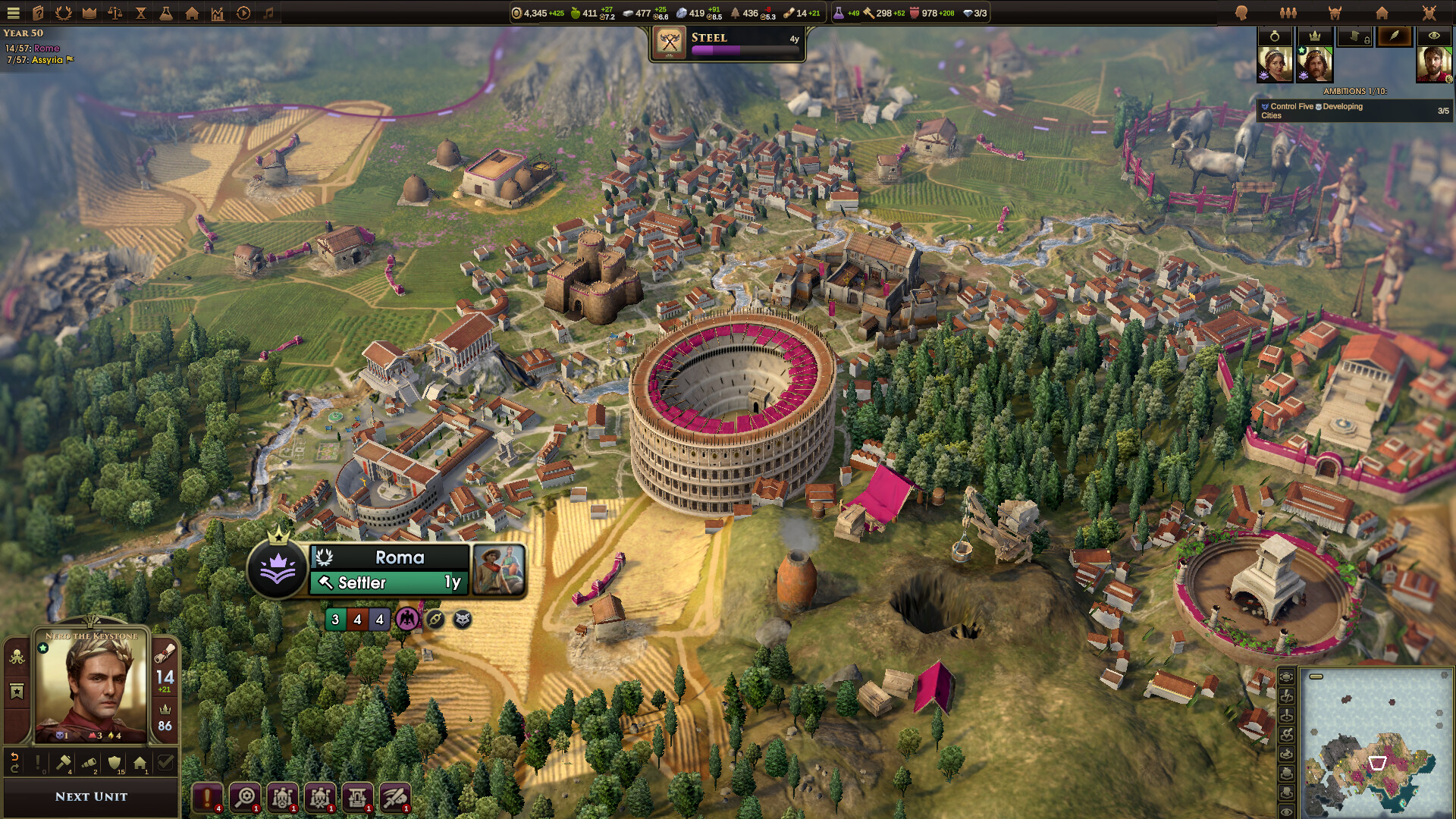Expand the Ambitions list showing Control Five Developing Cities

[1353, 111]
